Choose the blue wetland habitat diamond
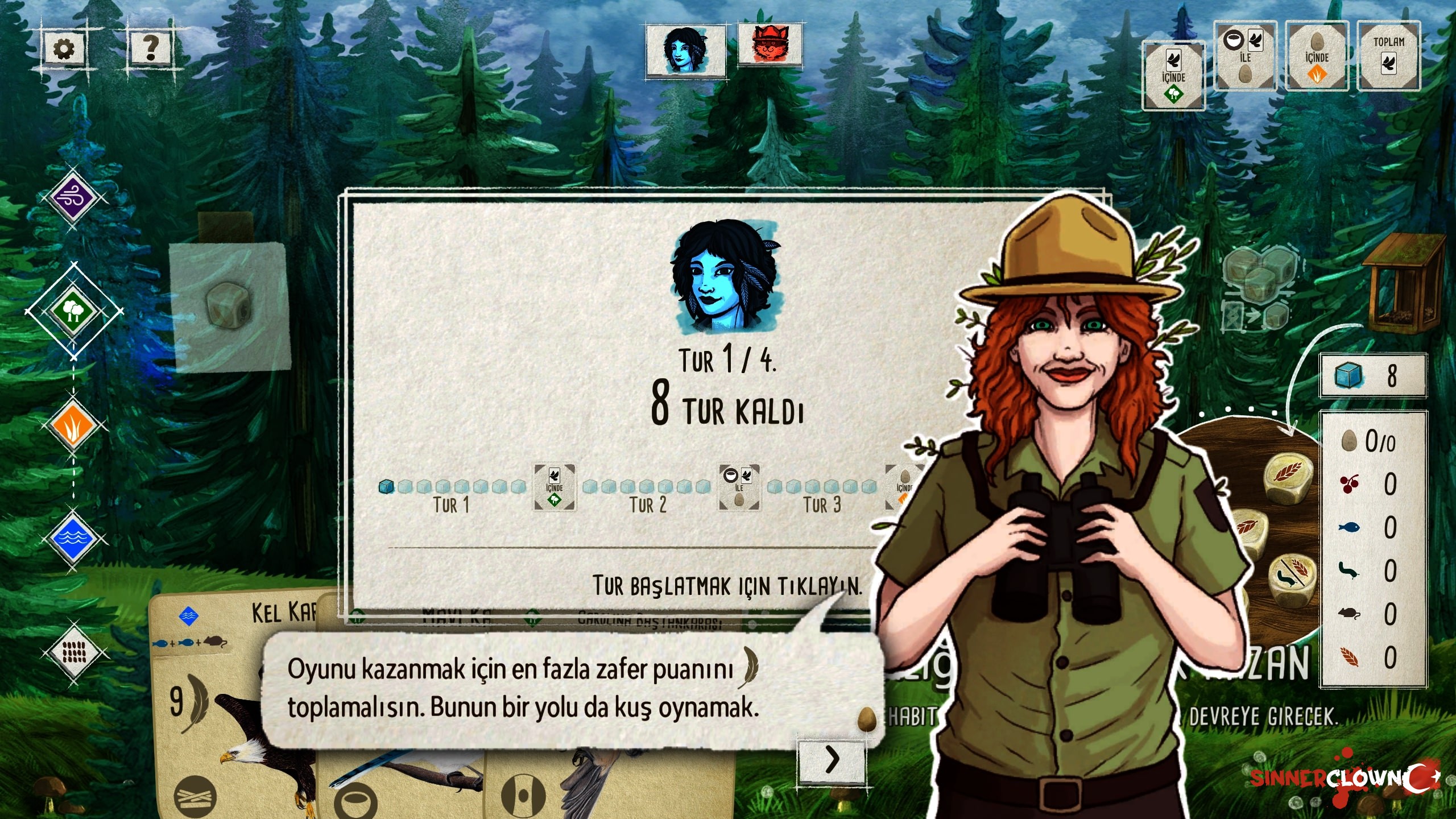This screenshot has height=819, width=1456. click(73, 537)
